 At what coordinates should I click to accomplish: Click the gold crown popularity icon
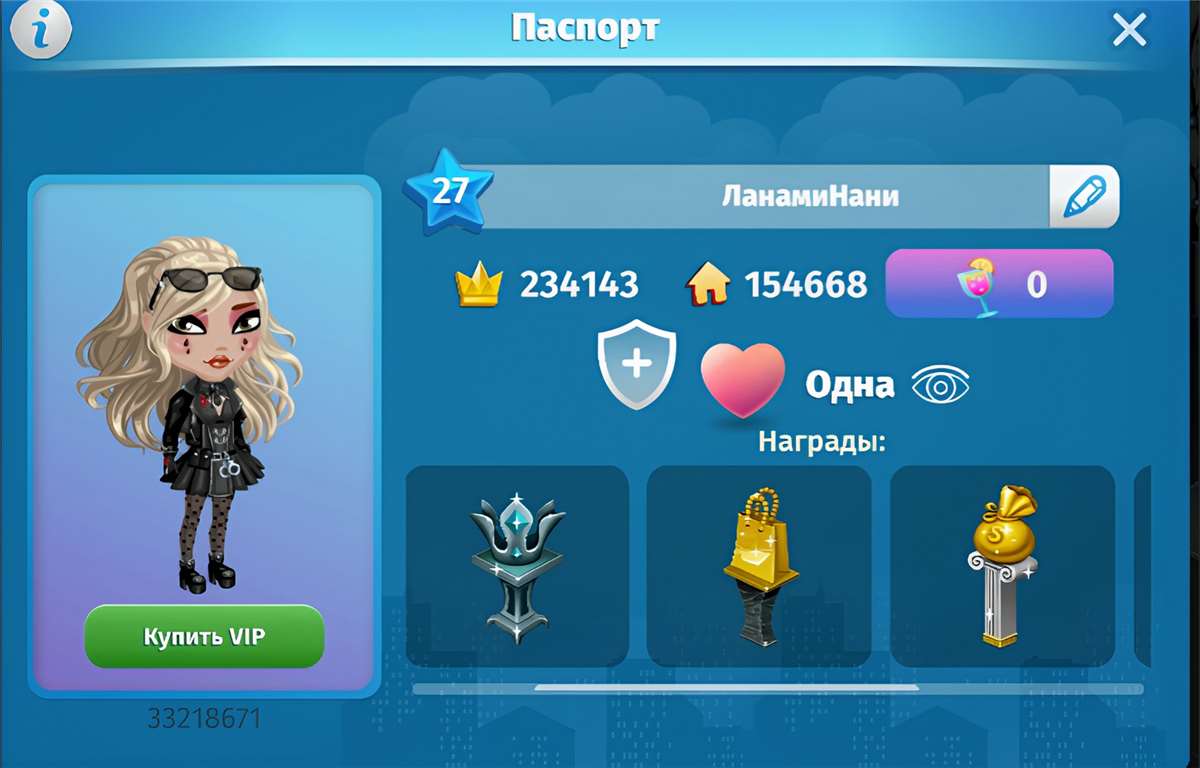pos(477,286)
